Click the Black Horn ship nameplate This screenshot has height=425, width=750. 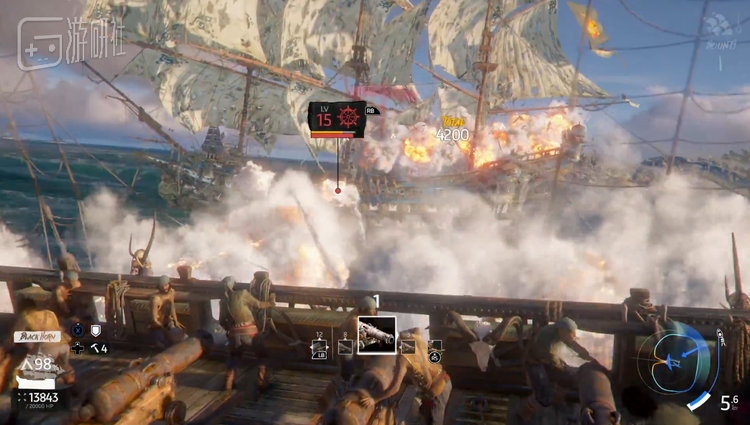36,337
